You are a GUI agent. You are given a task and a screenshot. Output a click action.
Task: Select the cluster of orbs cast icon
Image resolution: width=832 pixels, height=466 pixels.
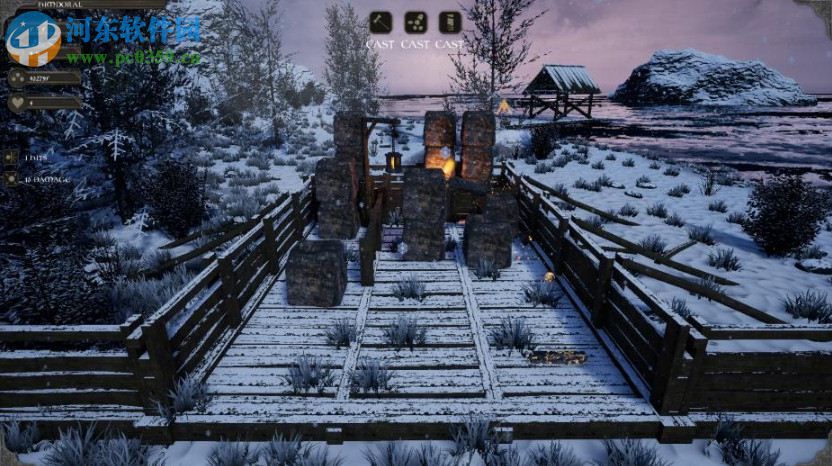click(415, 23)
